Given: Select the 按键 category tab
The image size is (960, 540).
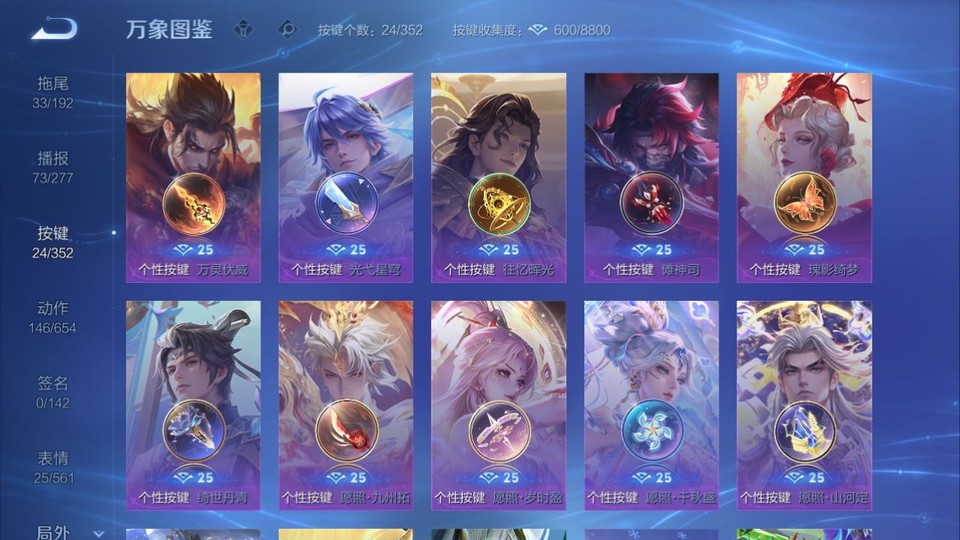Looking at the screenshot, I should 53,241.
